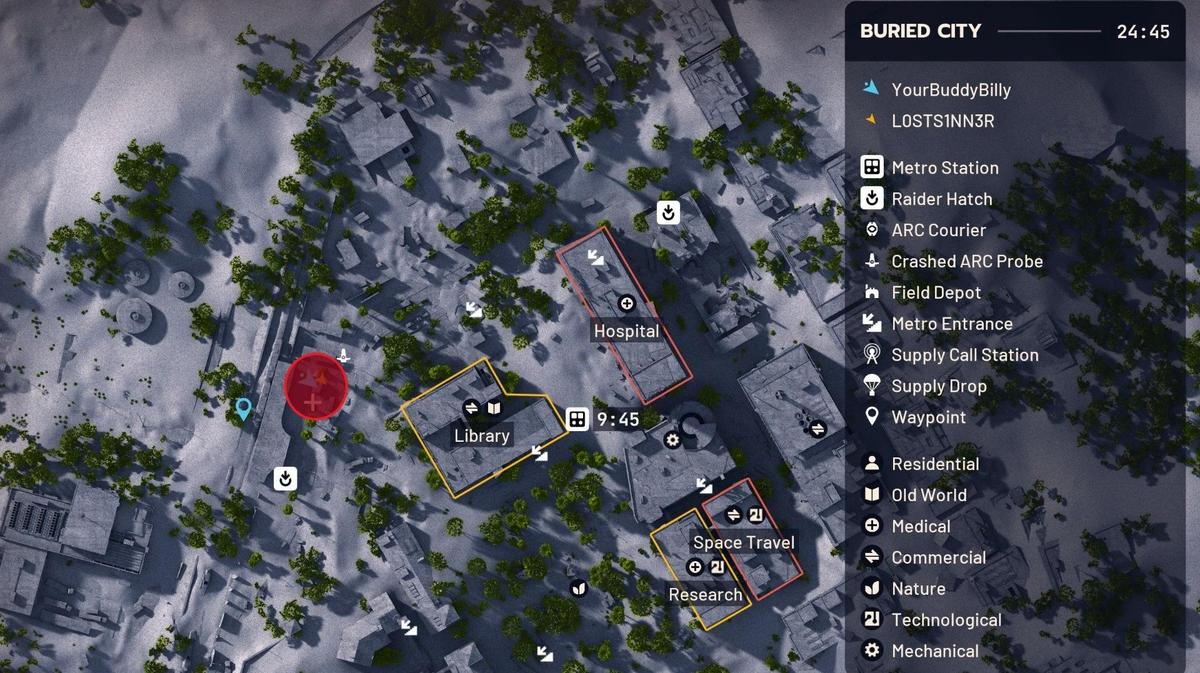Toggle the Metro Station legend entry
This screenshot has width=1200, height=673.
[x=944, y=168]
